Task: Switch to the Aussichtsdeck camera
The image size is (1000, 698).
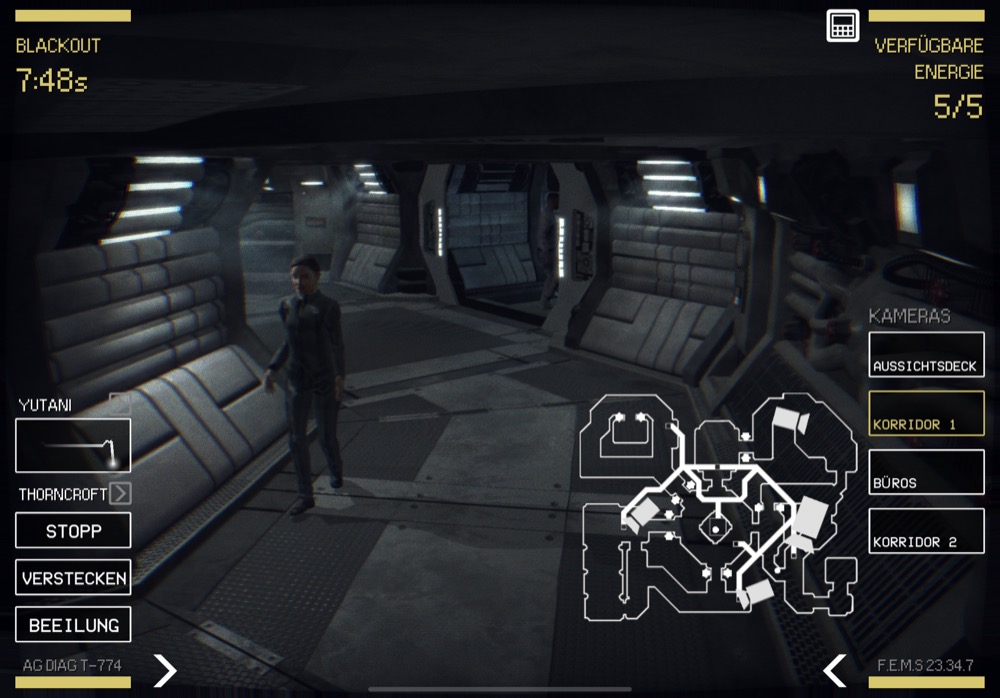Action: tap(926, 355)
